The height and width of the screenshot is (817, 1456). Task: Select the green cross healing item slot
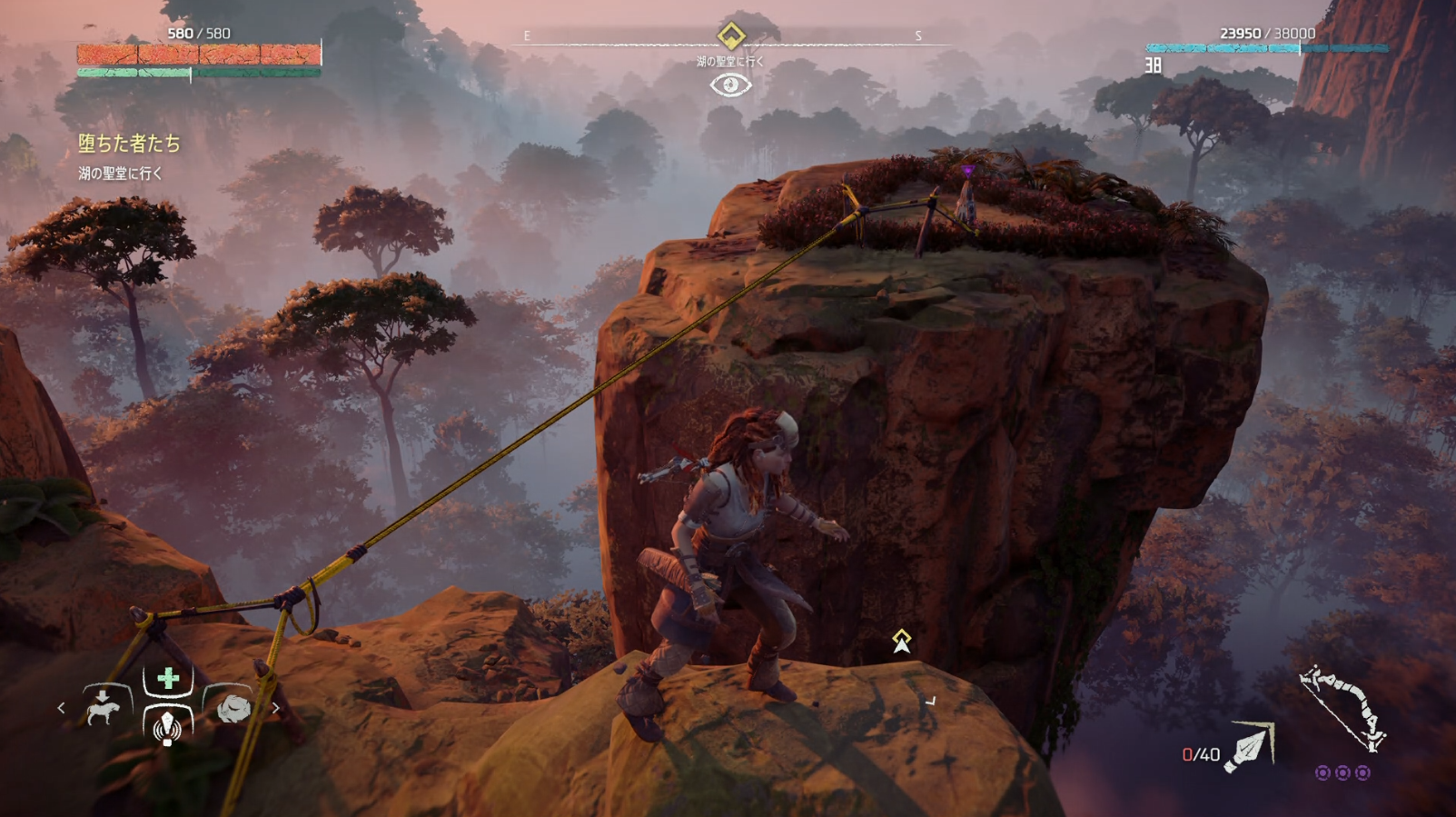click(x=168, y=679)
